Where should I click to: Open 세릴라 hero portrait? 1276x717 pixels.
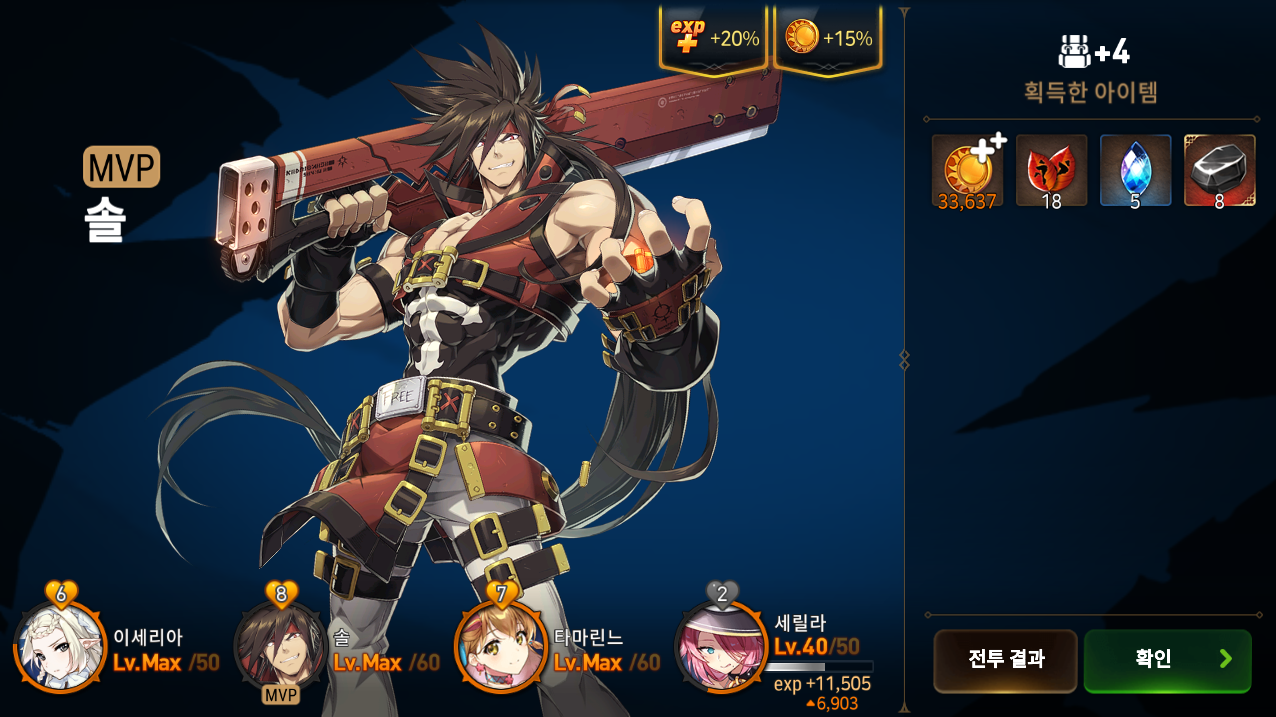point(721,647)
